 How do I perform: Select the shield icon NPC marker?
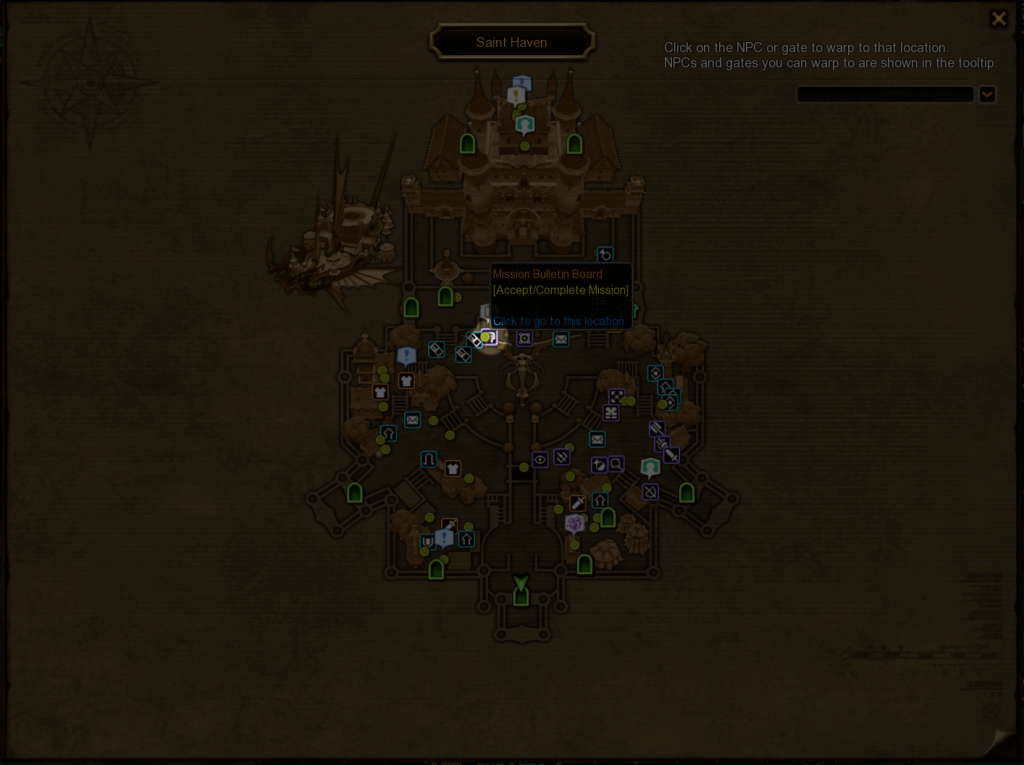[427, 541]
